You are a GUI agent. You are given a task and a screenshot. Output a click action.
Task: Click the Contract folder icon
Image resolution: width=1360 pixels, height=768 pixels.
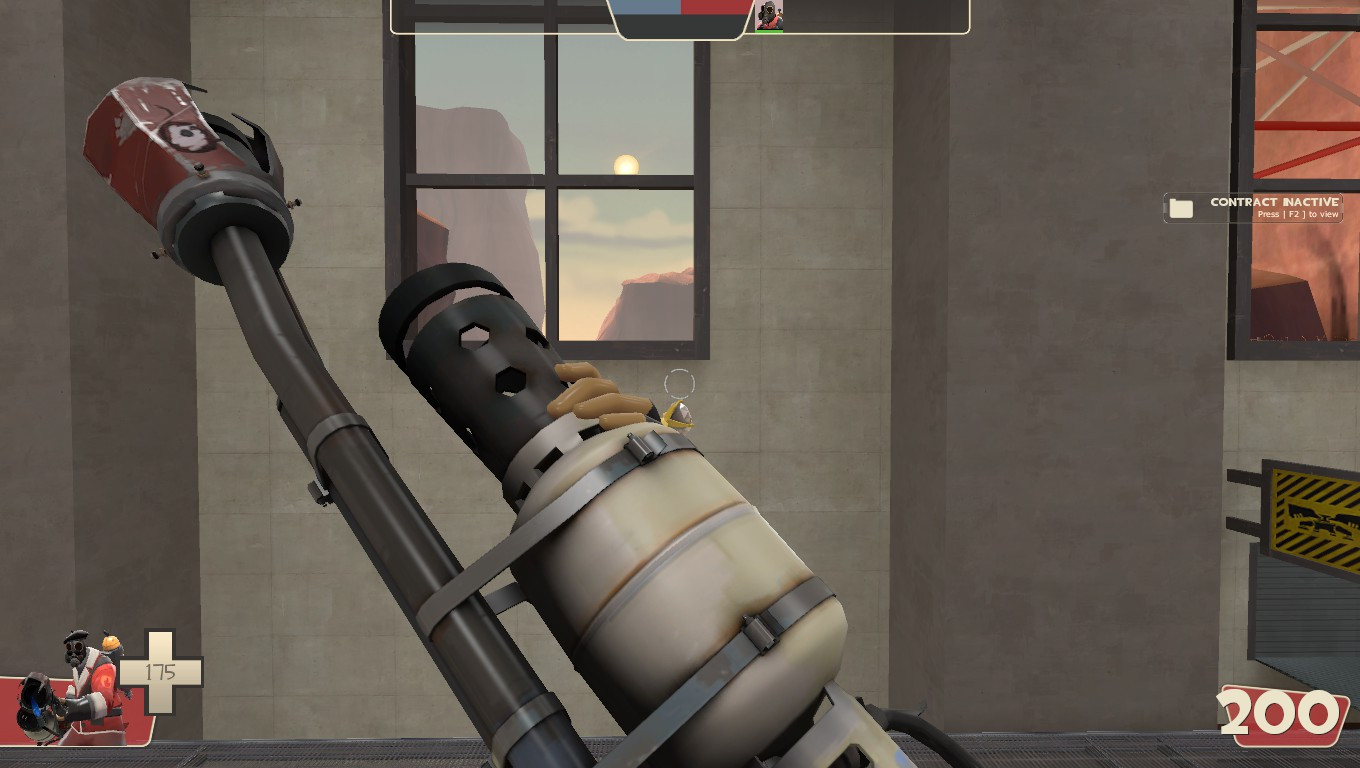point(1182,208)
